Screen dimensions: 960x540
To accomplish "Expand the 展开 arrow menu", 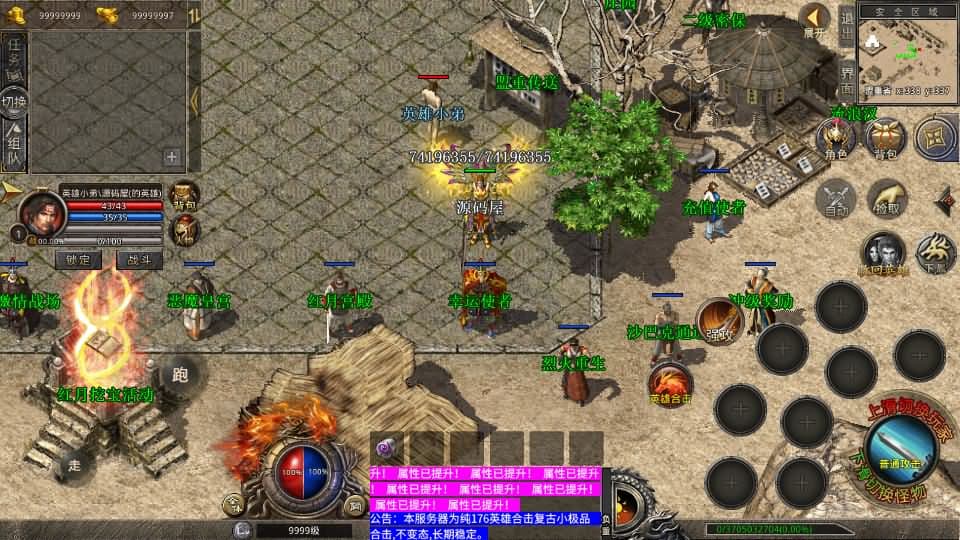I will click(x=815, y=19).
